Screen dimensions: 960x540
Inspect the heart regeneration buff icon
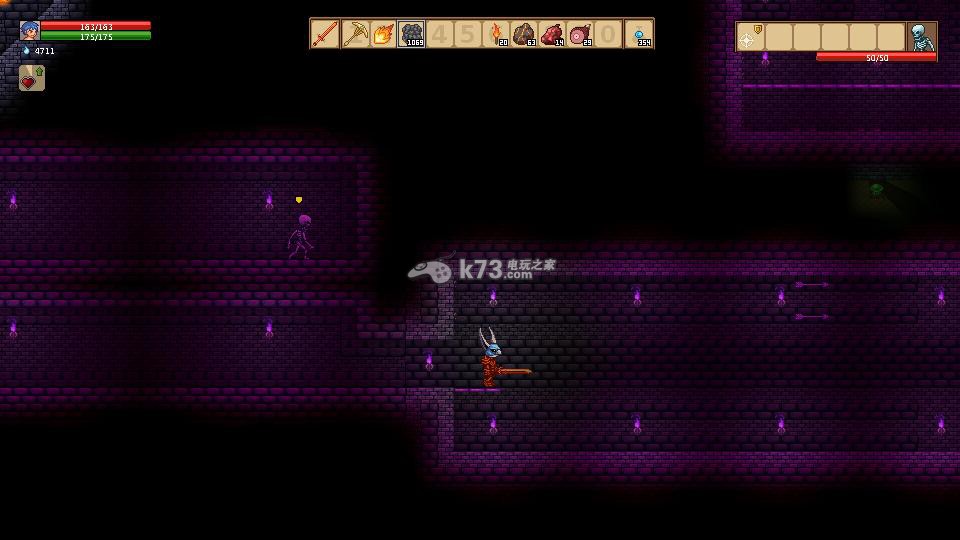pos(31,78)
